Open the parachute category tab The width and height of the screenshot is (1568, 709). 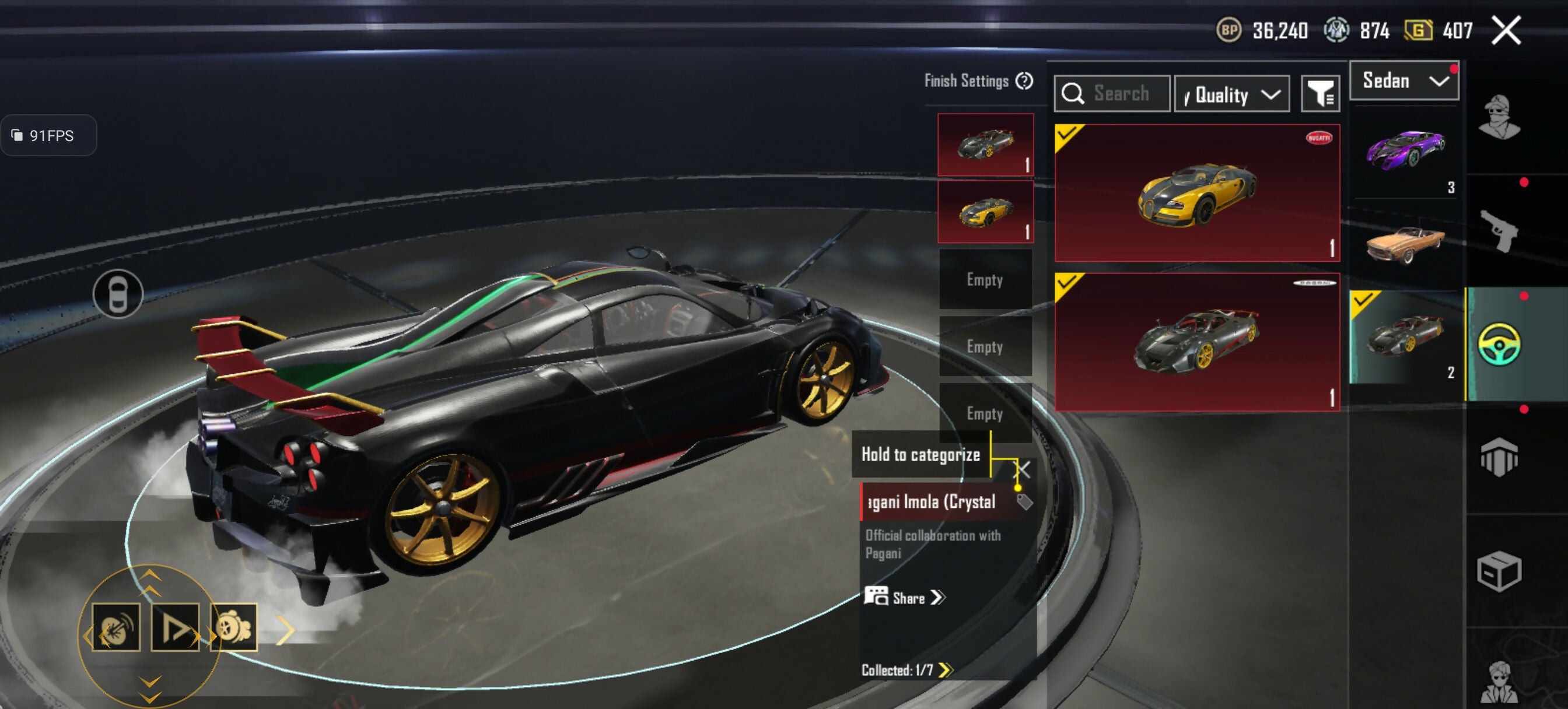[x=1499, y=458]
